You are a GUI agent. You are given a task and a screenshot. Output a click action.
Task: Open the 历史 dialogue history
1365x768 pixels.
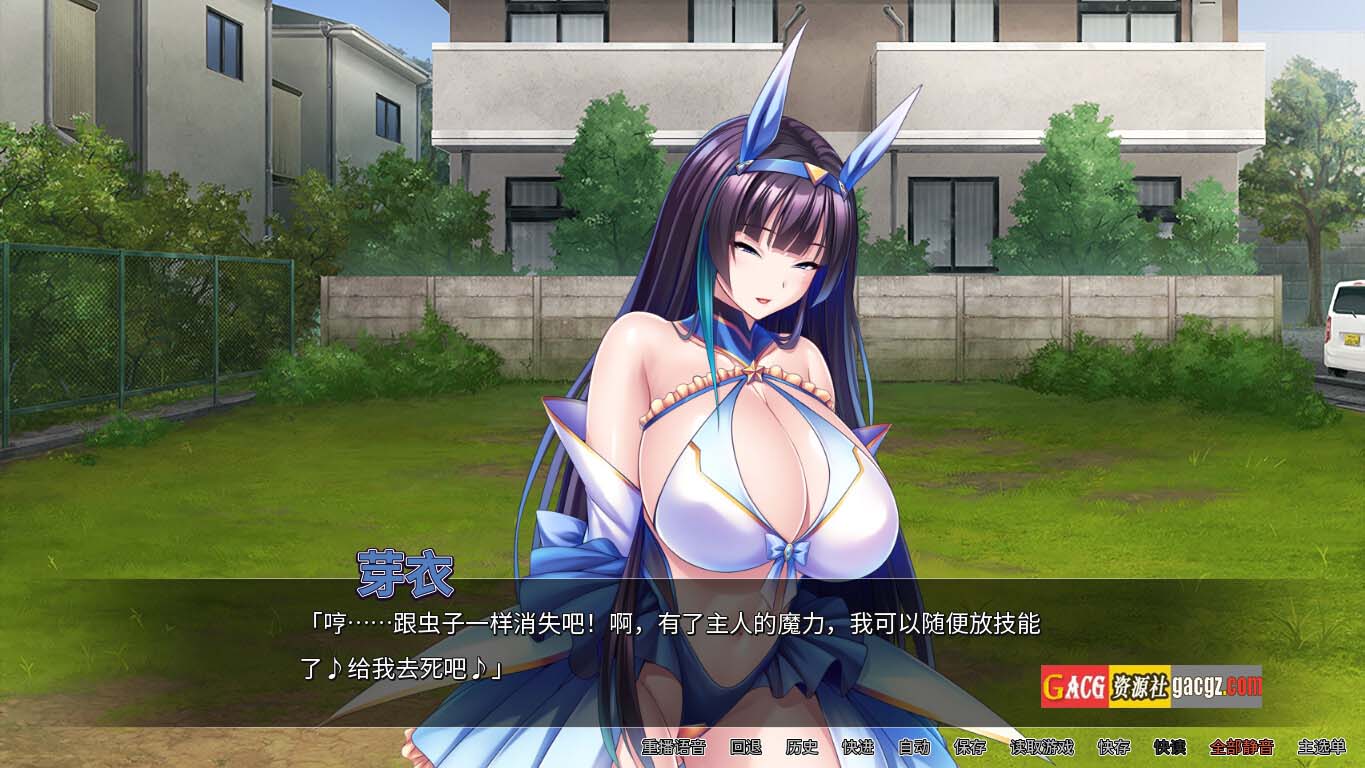tap(802, 747)
